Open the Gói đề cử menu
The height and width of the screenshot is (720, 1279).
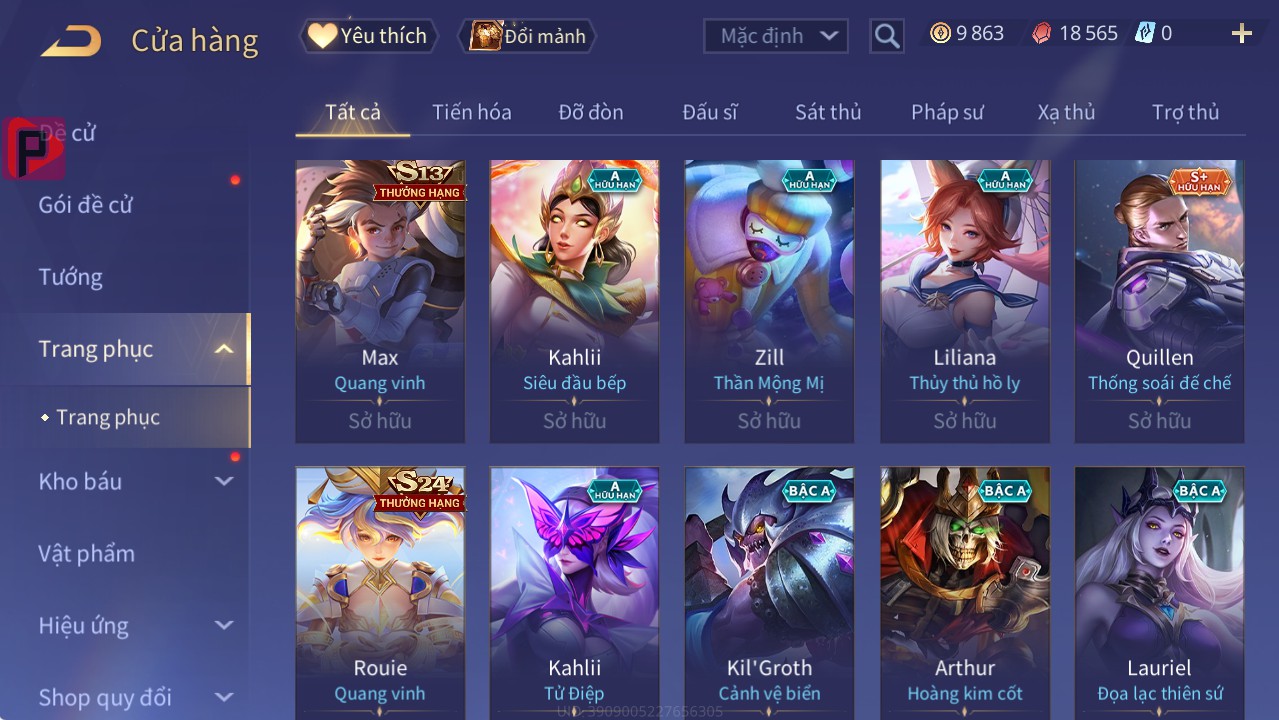[86, 205]
